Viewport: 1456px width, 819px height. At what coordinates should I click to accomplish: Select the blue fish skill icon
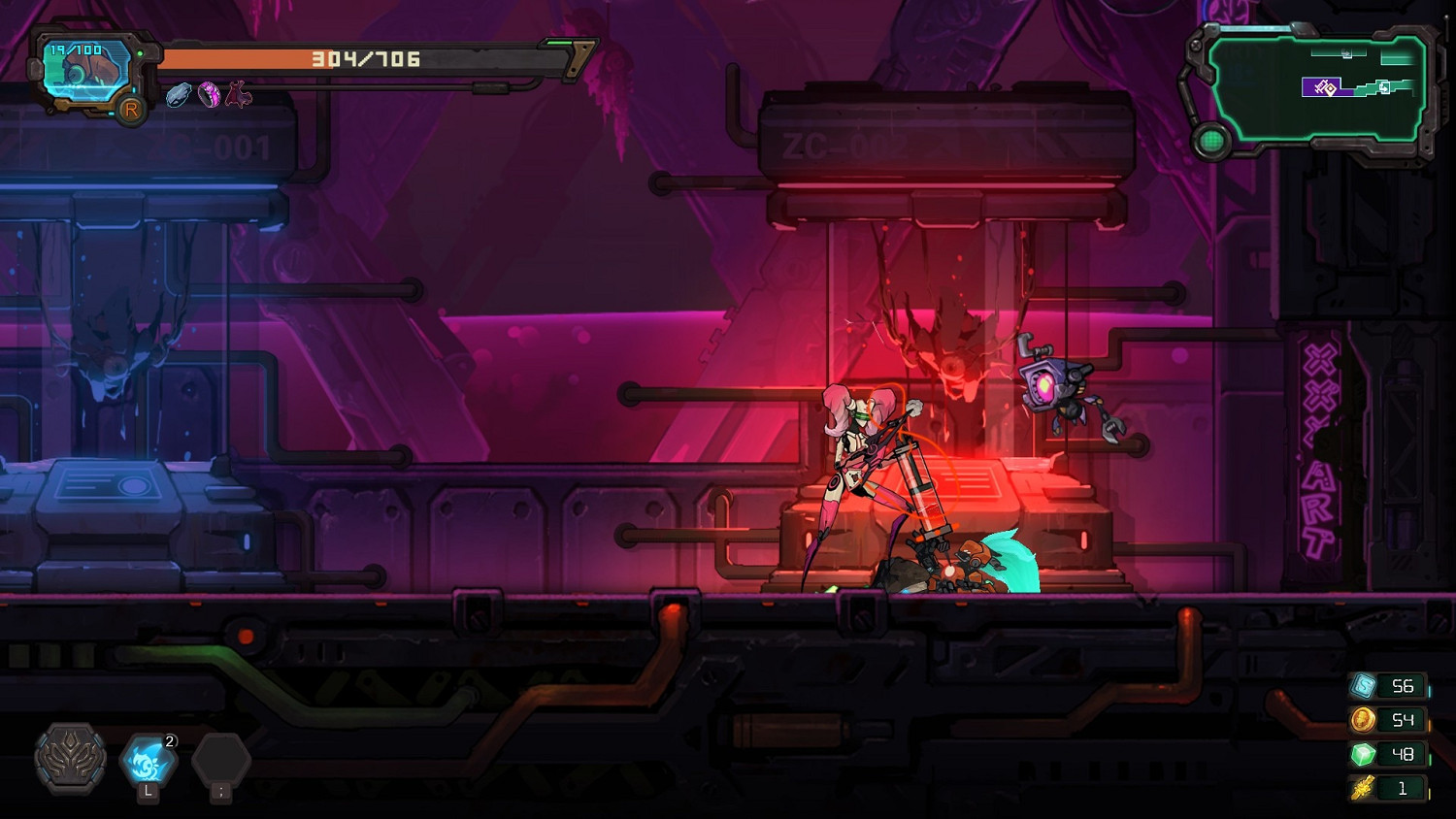pos(148,759)
